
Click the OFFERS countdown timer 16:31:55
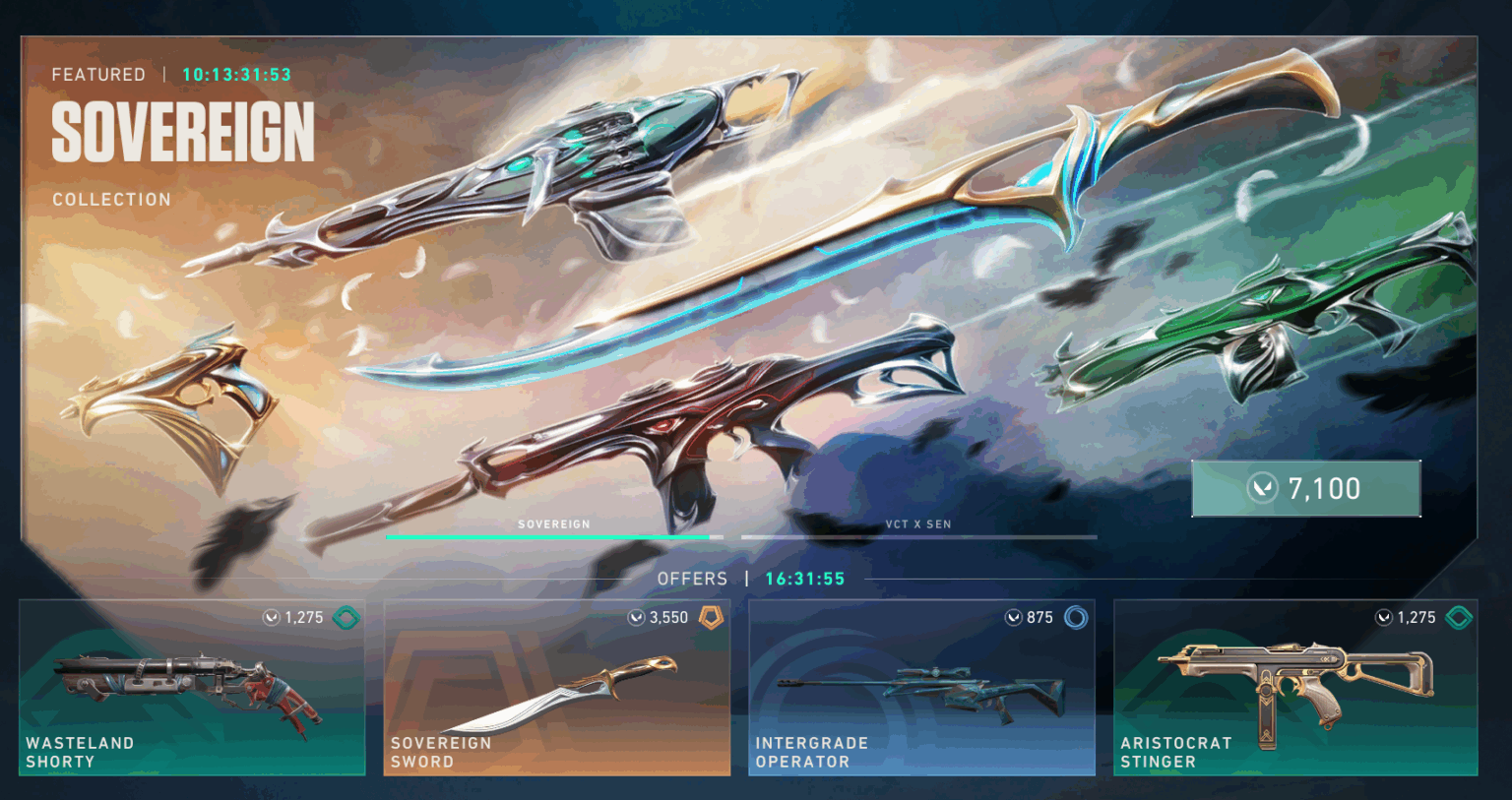pos(802,579)
